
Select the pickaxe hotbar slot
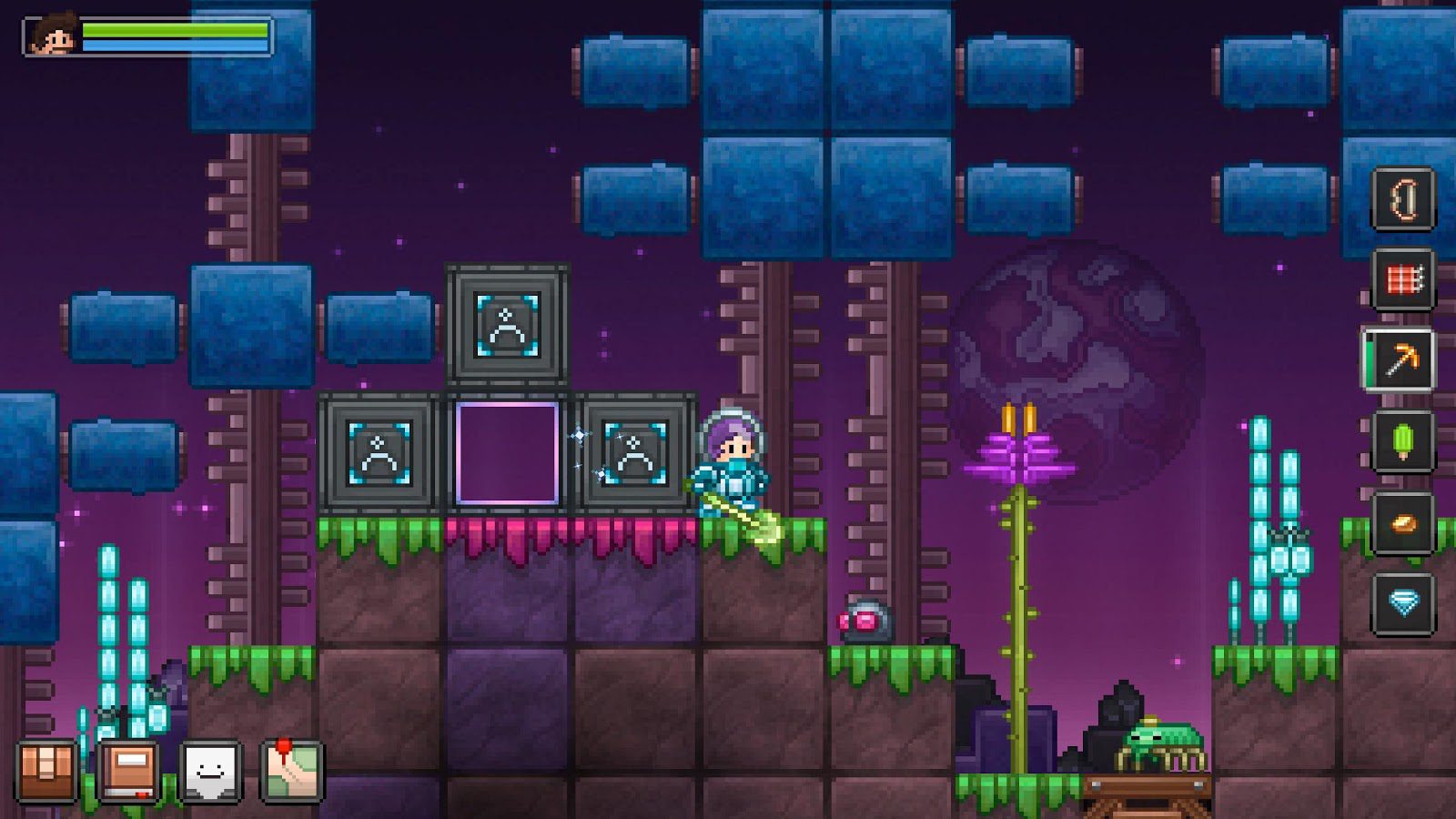pos(1402,360)
